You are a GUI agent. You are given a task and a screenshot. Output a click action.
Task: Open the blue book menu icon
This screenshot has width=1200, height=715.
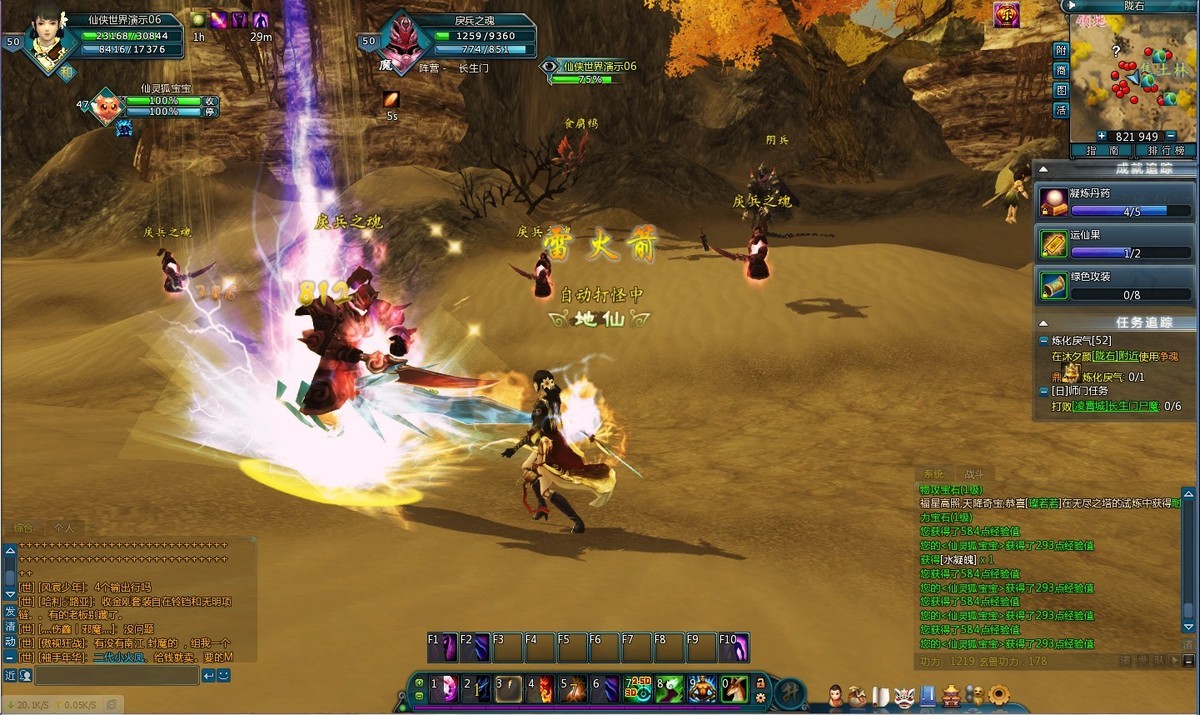[x=927, y=694]
